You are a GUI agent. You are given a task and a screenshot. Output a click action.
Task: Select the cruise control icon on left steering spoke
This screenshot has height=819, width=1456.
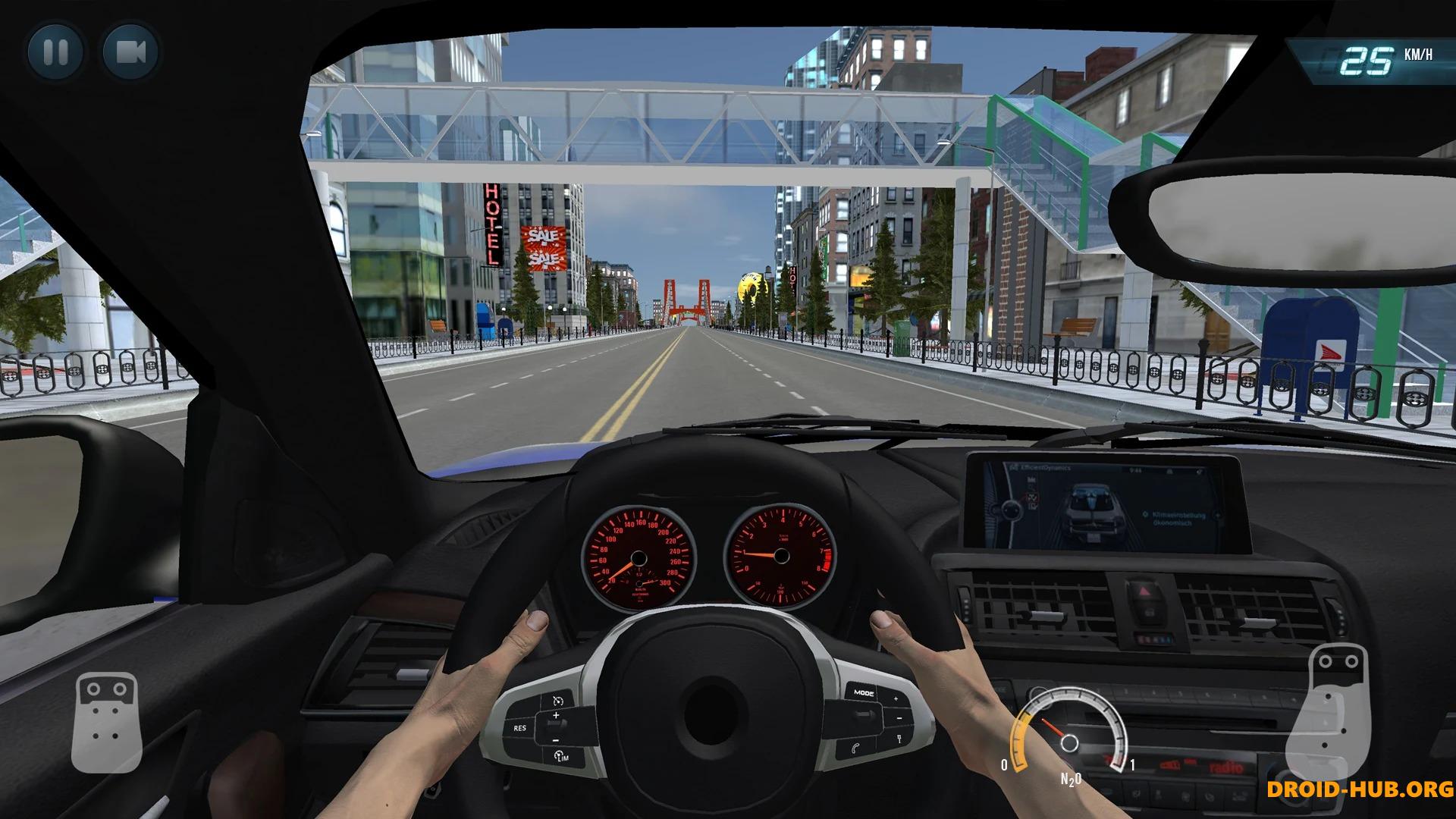[558, 699]
